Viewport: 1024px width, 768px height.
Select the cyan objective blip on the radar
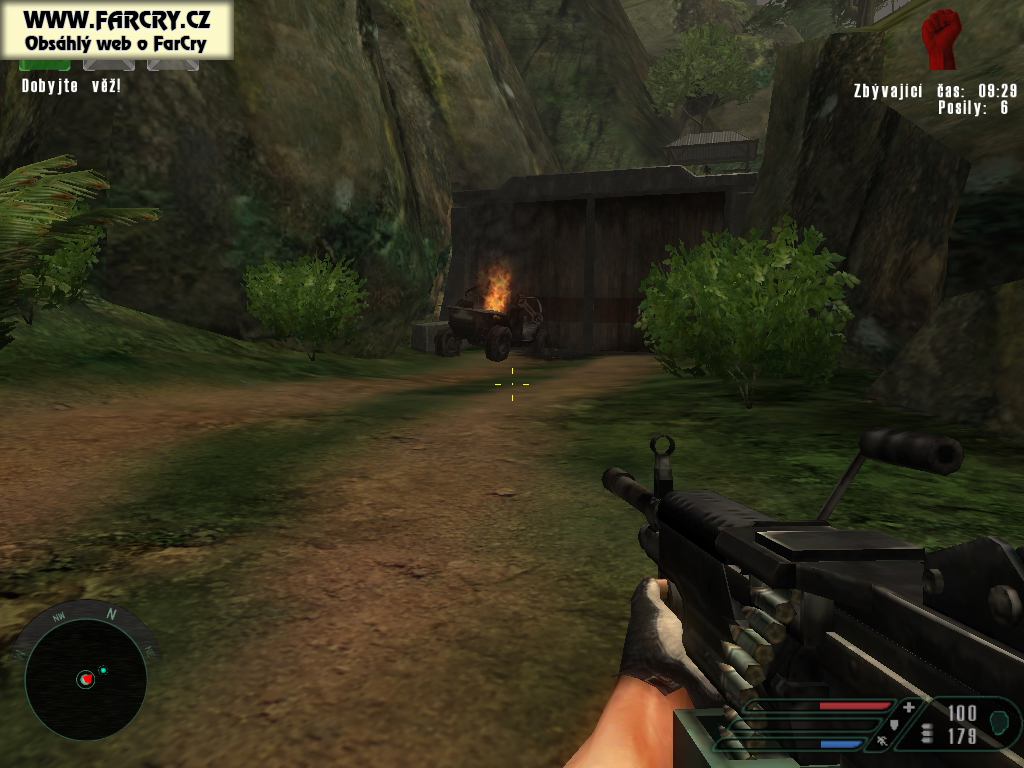[103, 670]
